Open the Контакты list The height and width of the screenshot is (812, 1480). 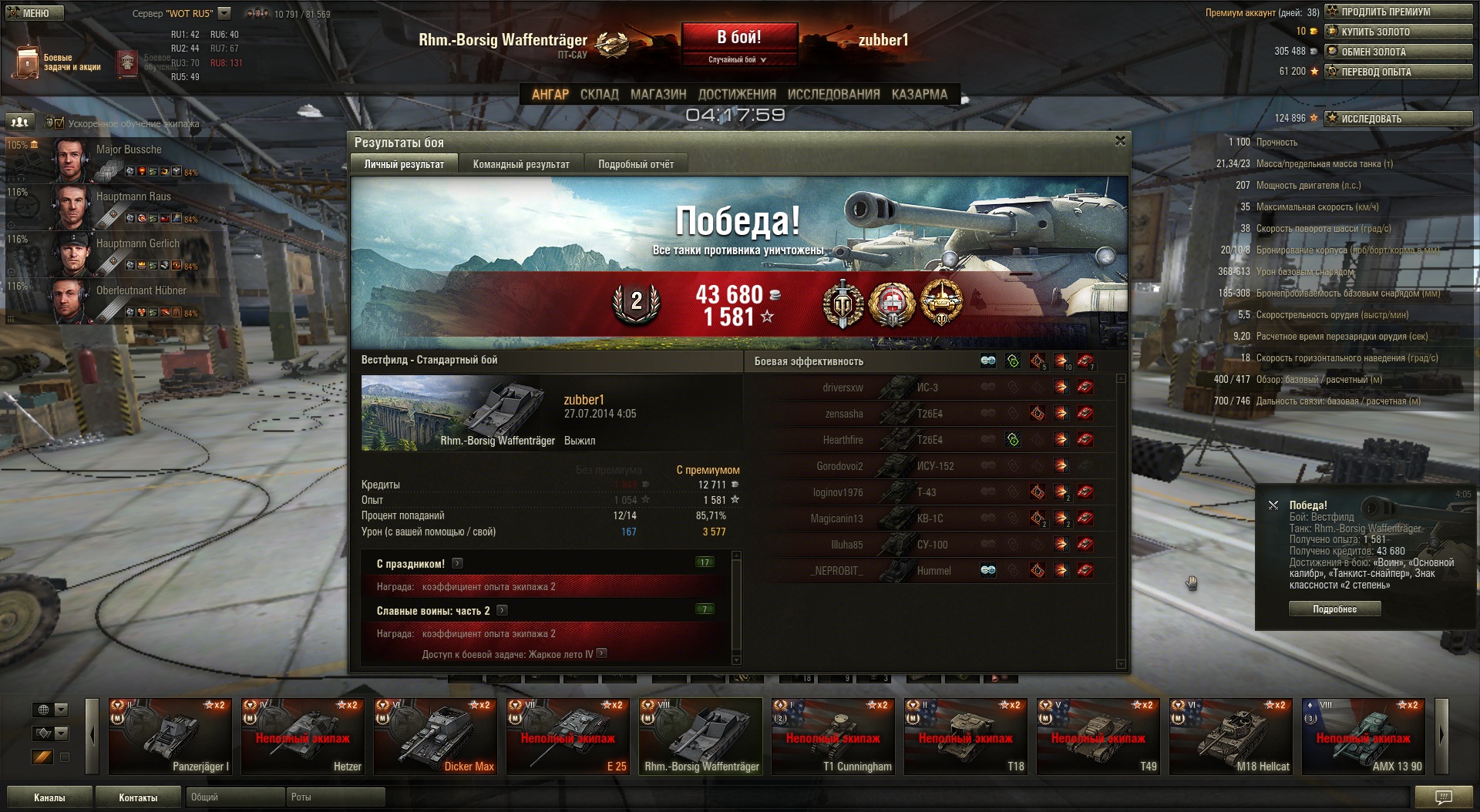138,797
